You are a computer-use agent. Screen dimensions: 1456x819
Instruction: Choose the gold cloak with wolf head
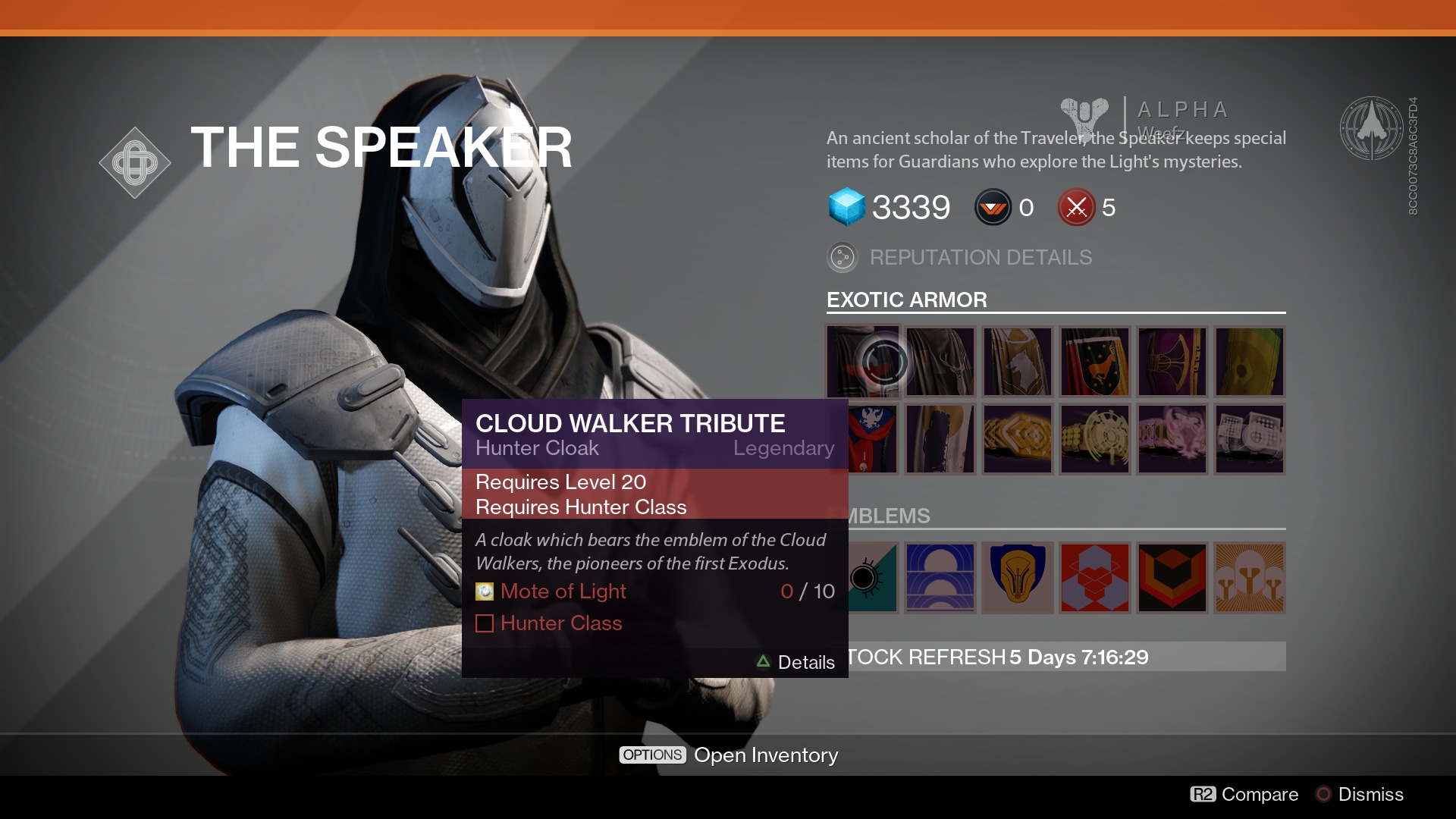[x=1018, y=362]
